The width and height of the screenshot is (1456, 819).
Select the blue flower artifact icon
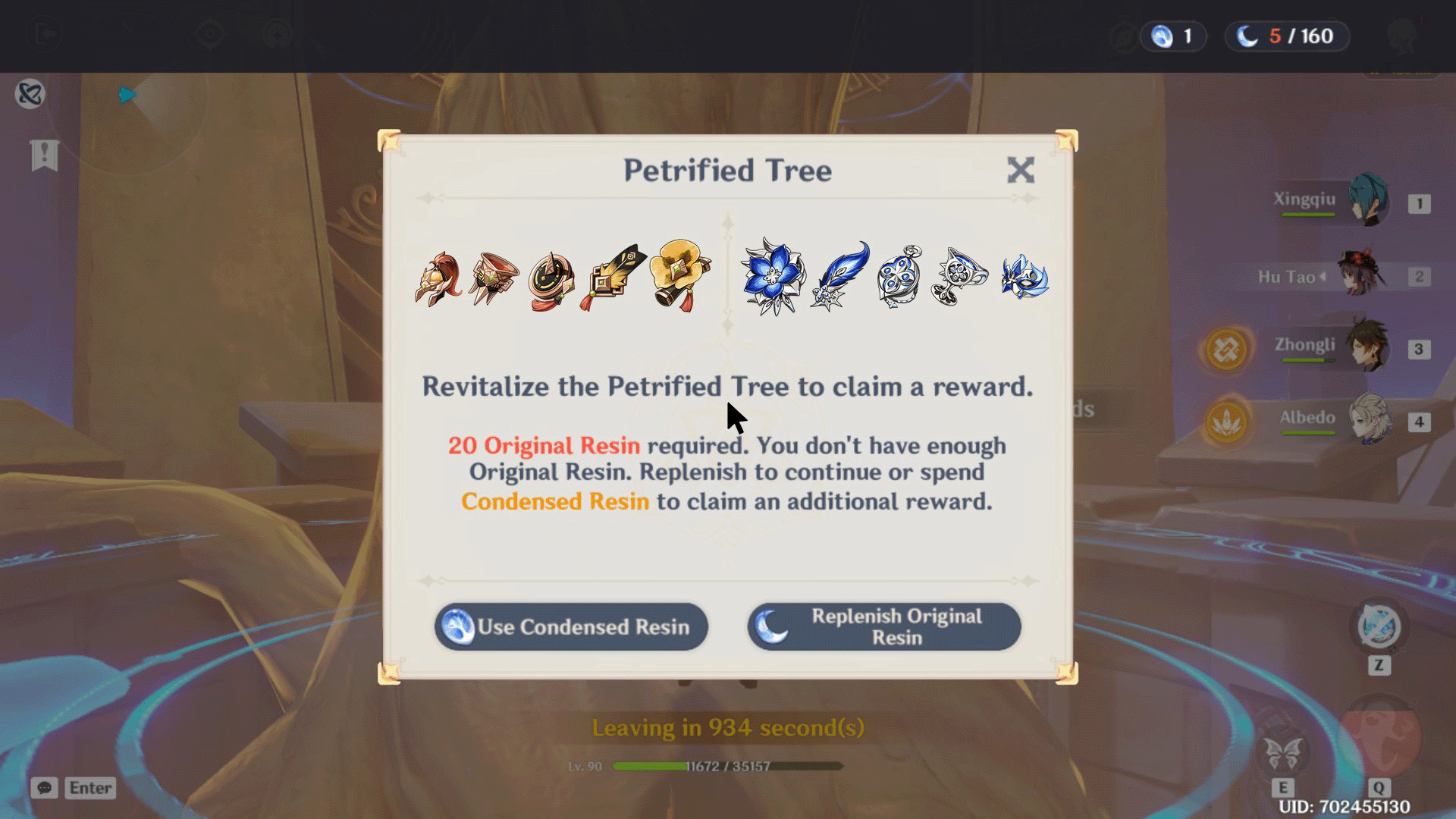click(773, 277)
